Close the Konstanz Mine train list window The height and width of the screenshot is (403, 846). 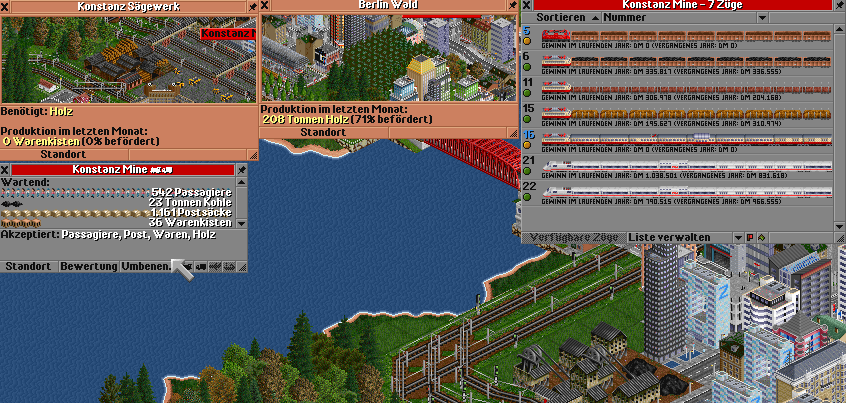tap(527, 5)
